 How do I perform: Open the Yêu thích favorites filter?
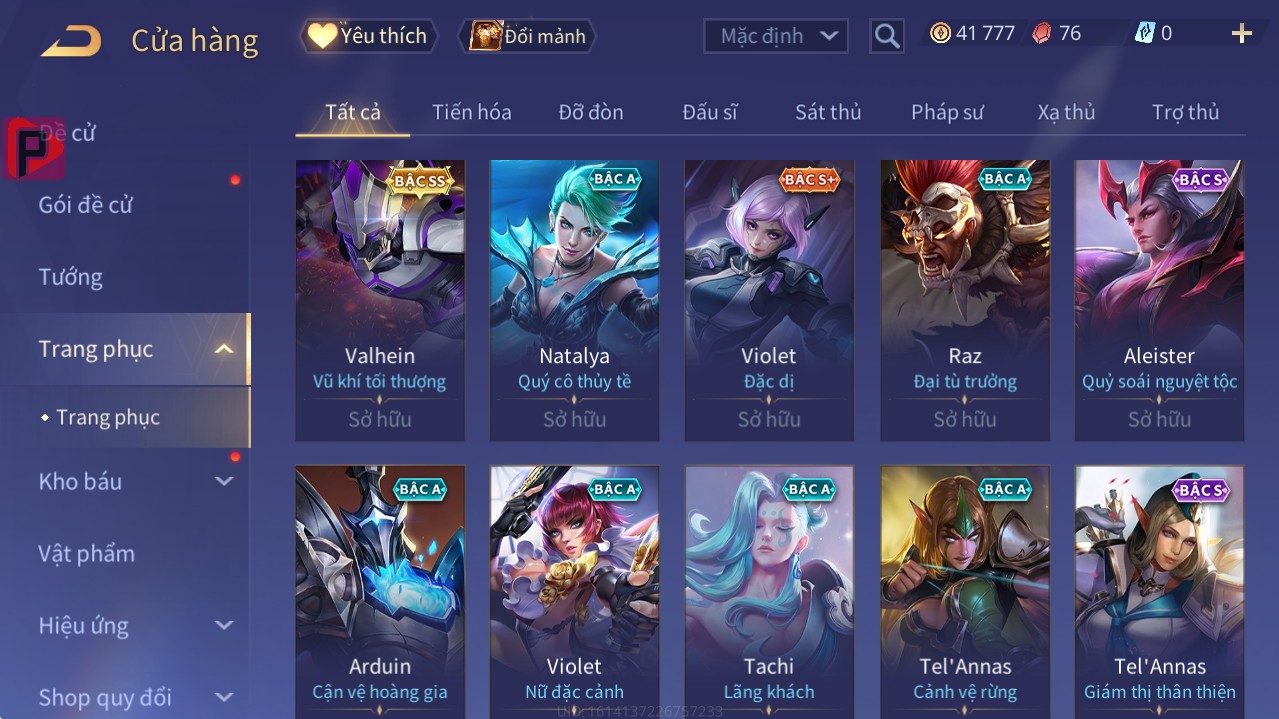coord(369,36)
